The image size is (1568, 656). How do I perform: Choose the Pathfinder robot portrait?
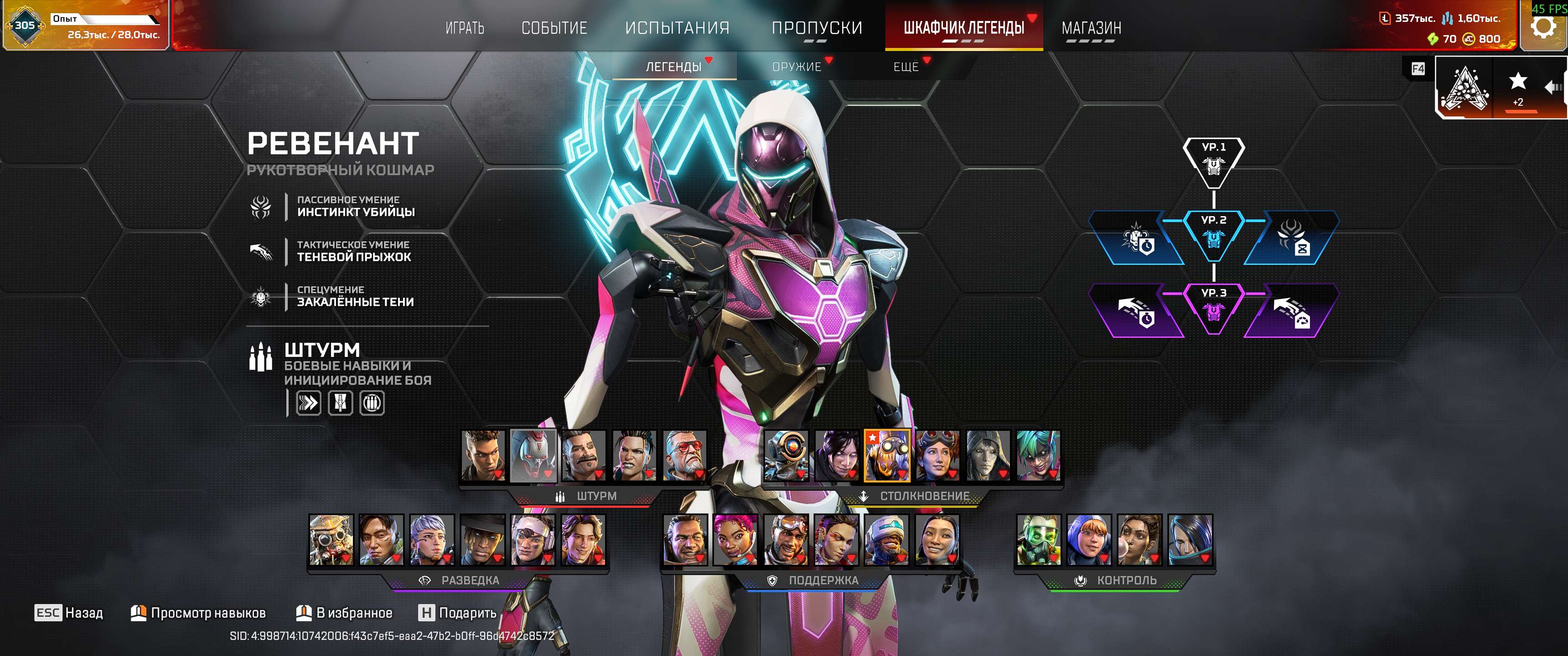pos(786,456)
